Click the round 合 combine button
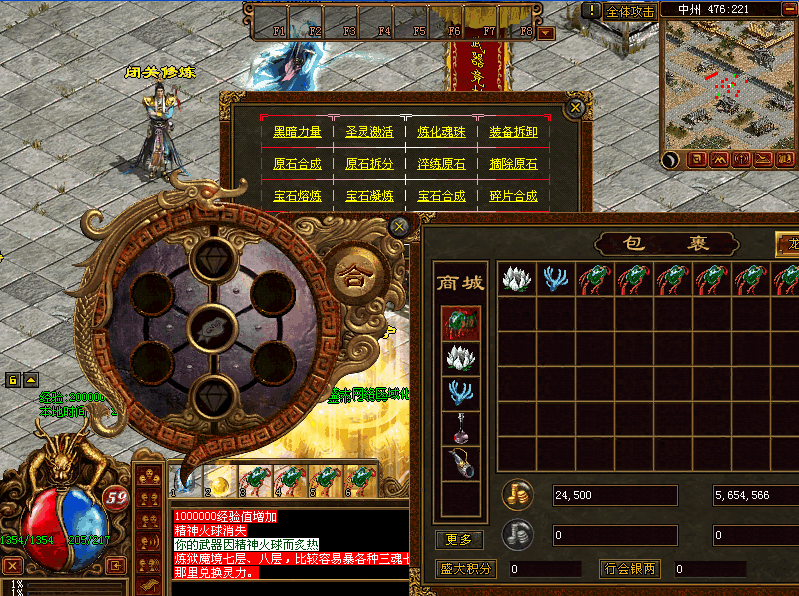Viewport: 799px width, 596px height. tap(352, 275)
